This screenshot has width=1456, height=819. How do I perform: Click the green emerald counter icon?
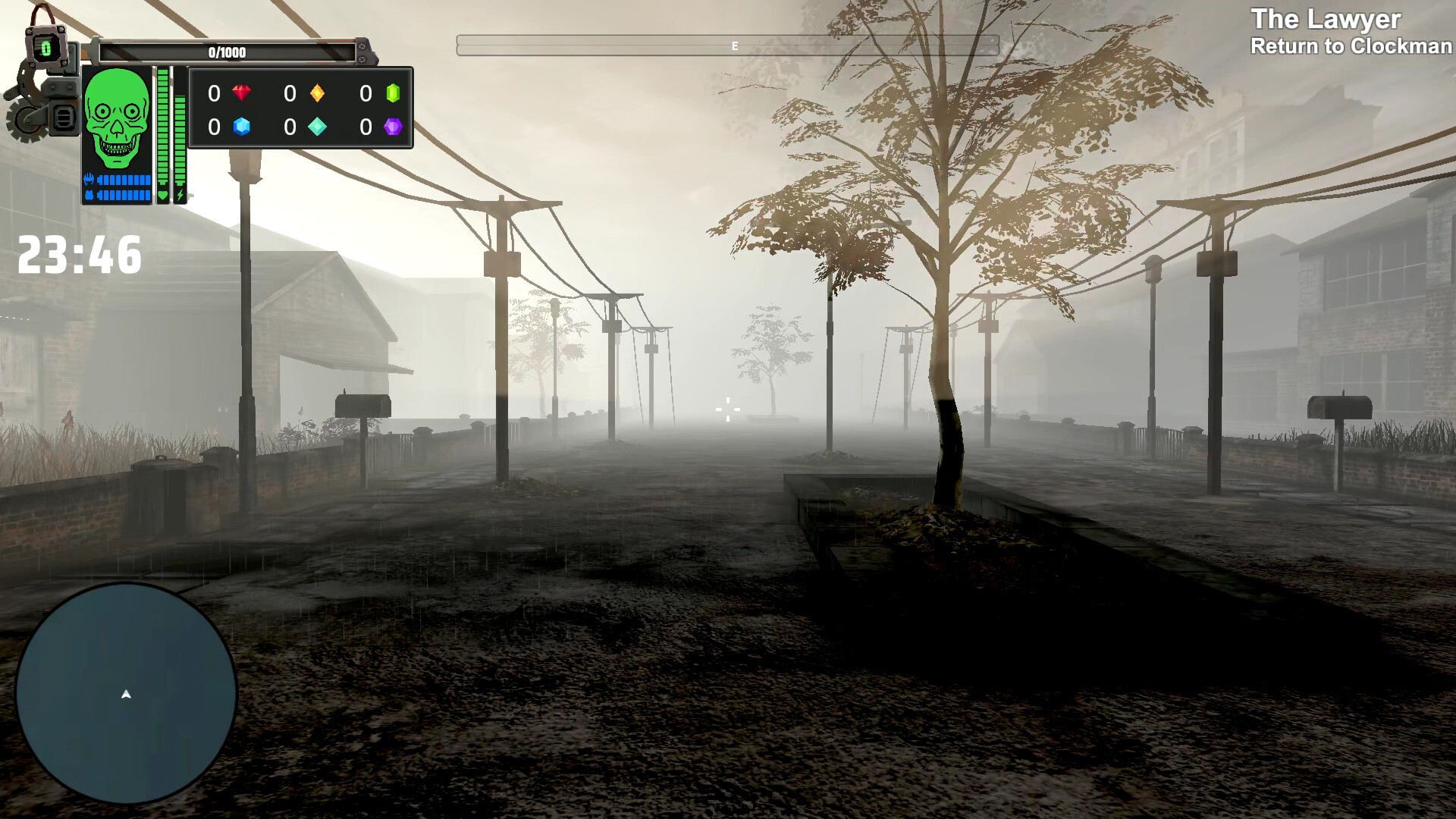pyautogui.click(x=393, y=93)
